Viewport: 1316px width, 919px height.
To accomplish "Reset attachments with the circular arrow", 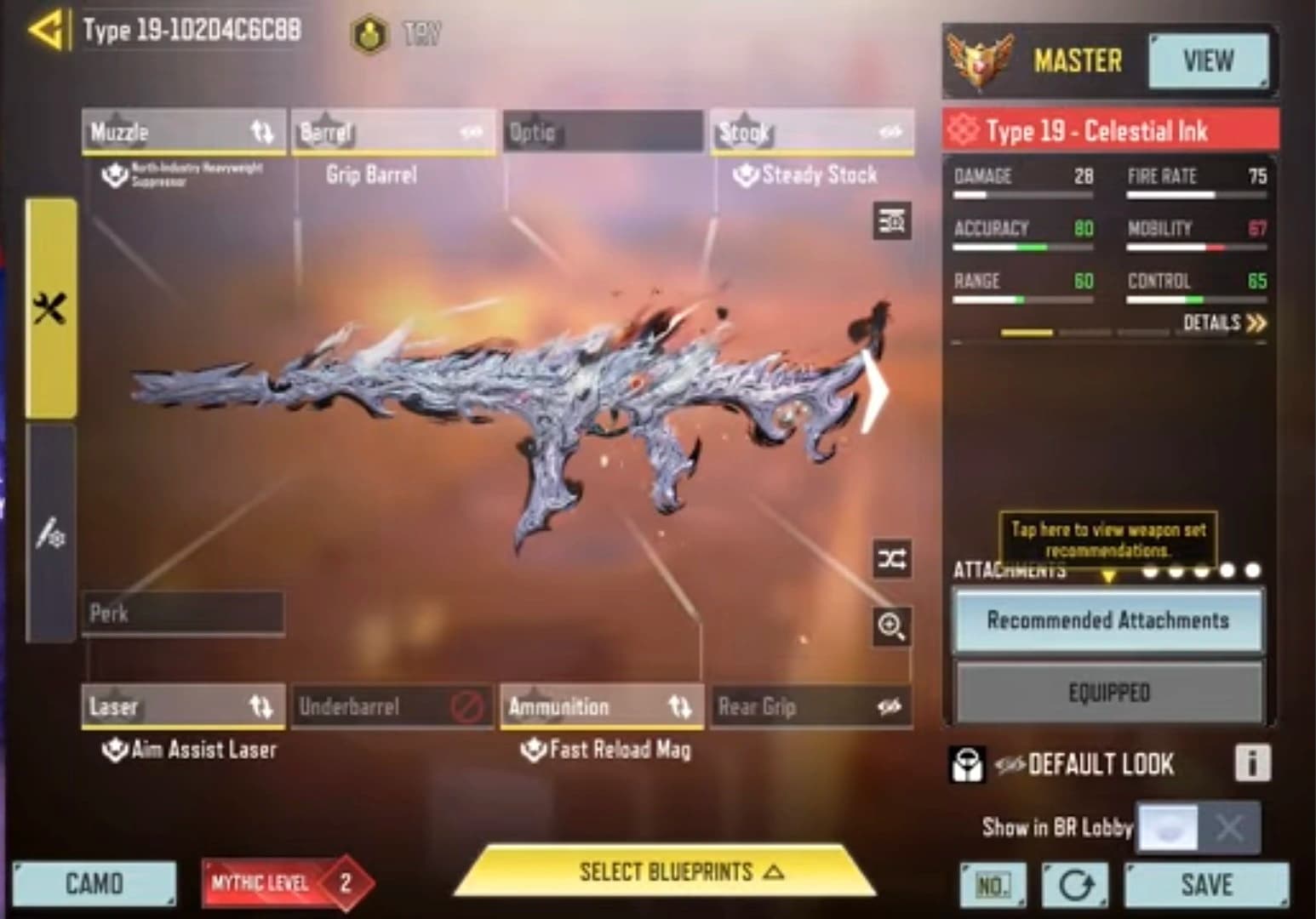I will pyautogui.click(x=1075, y=886).
